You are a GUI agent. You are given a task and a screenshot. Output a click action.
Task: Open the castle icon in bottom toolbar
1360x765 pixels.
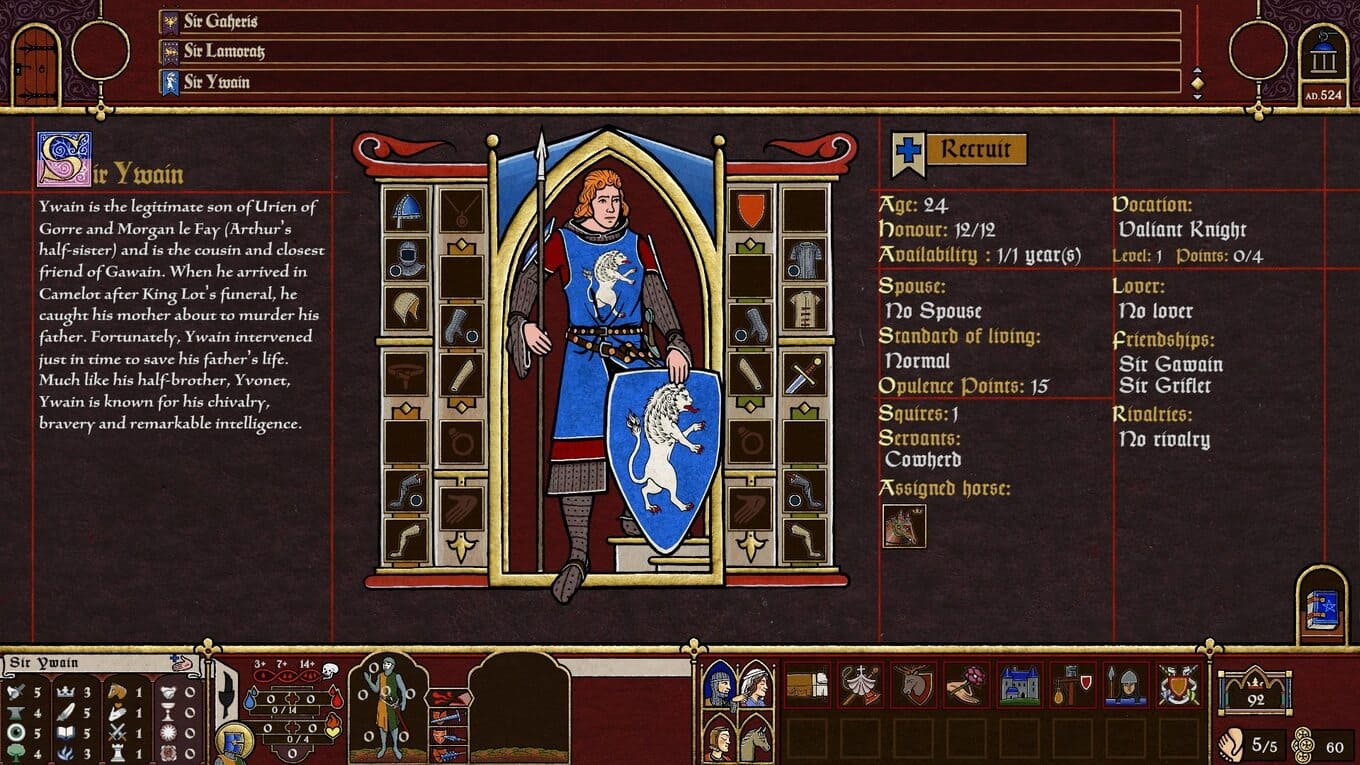click(1018, 685)
